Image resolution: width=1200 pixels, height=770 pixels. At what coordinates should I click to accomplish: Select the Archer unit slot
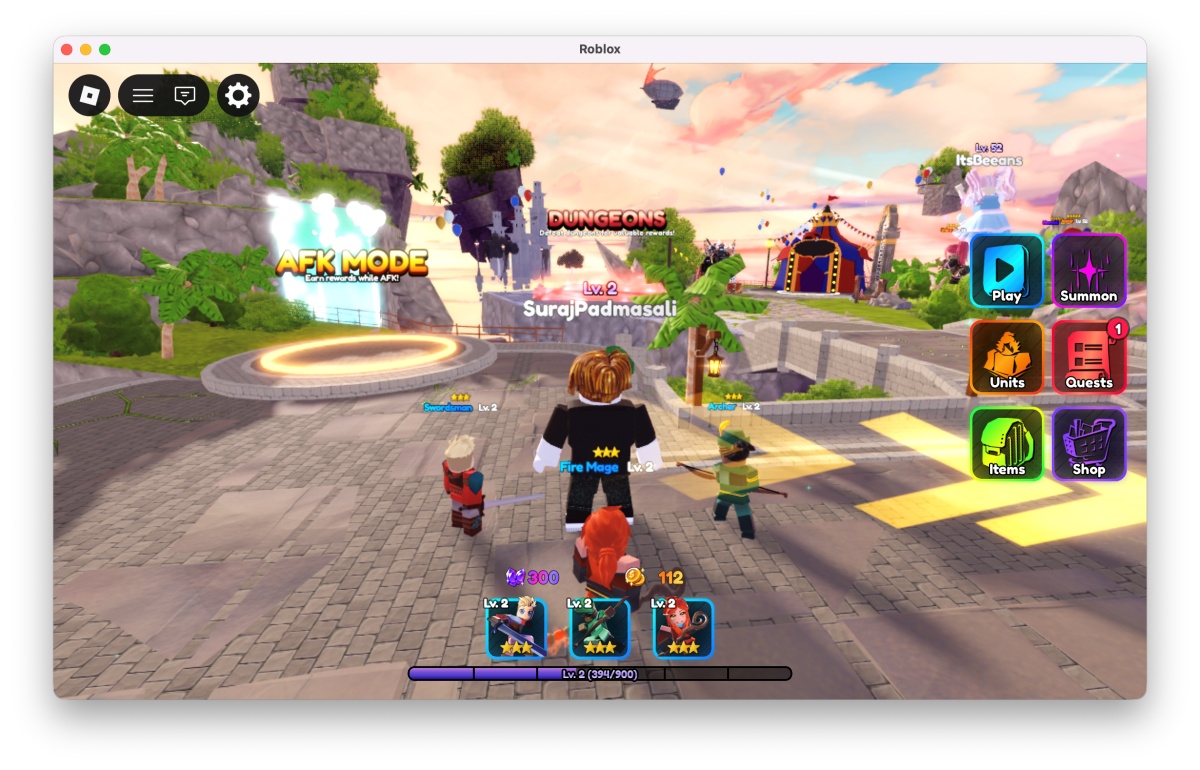coord(600,628)
